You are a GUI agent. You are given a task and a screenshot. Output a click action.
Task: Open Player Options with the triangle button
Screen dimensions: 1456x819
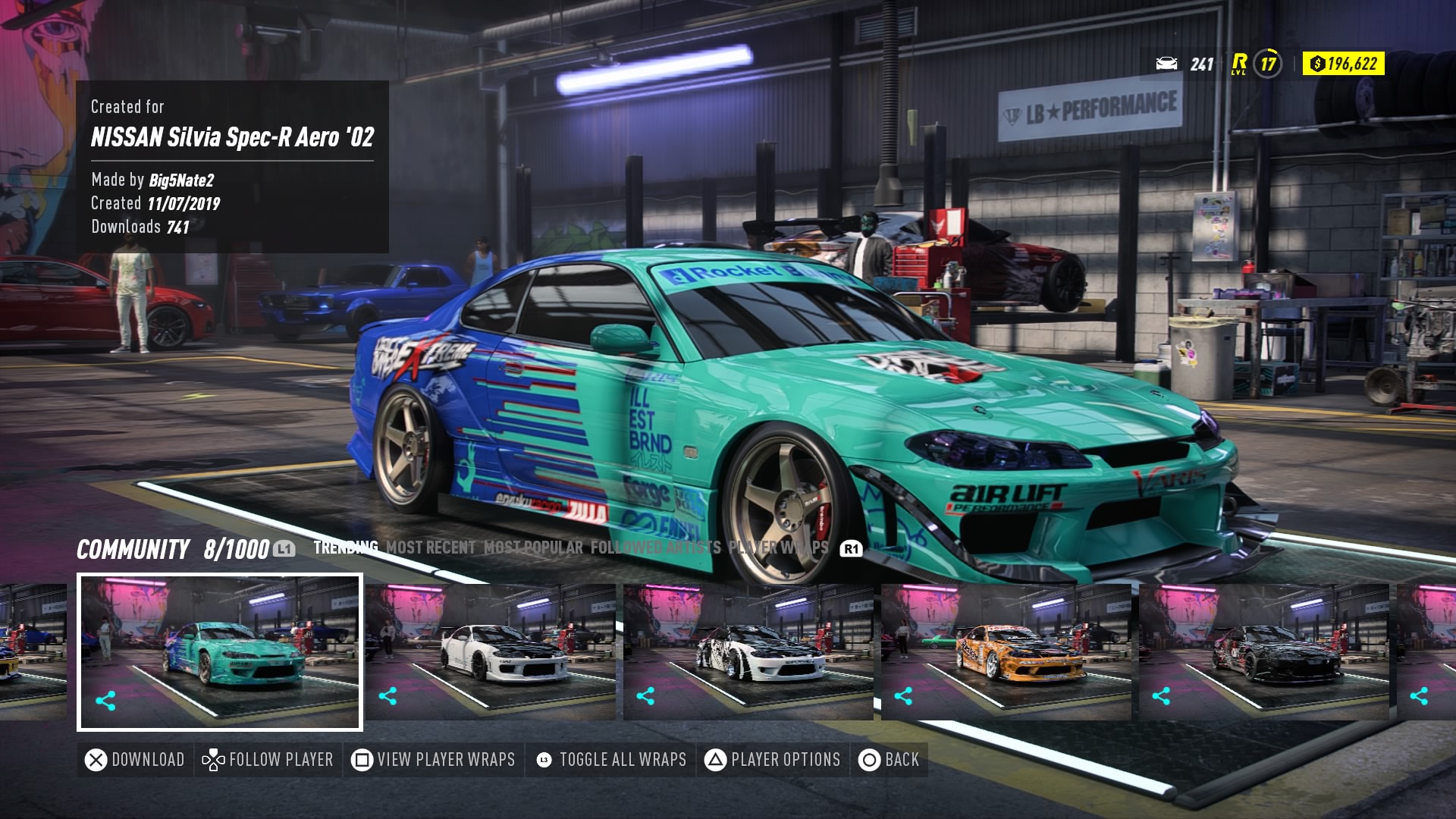(772, 759)
